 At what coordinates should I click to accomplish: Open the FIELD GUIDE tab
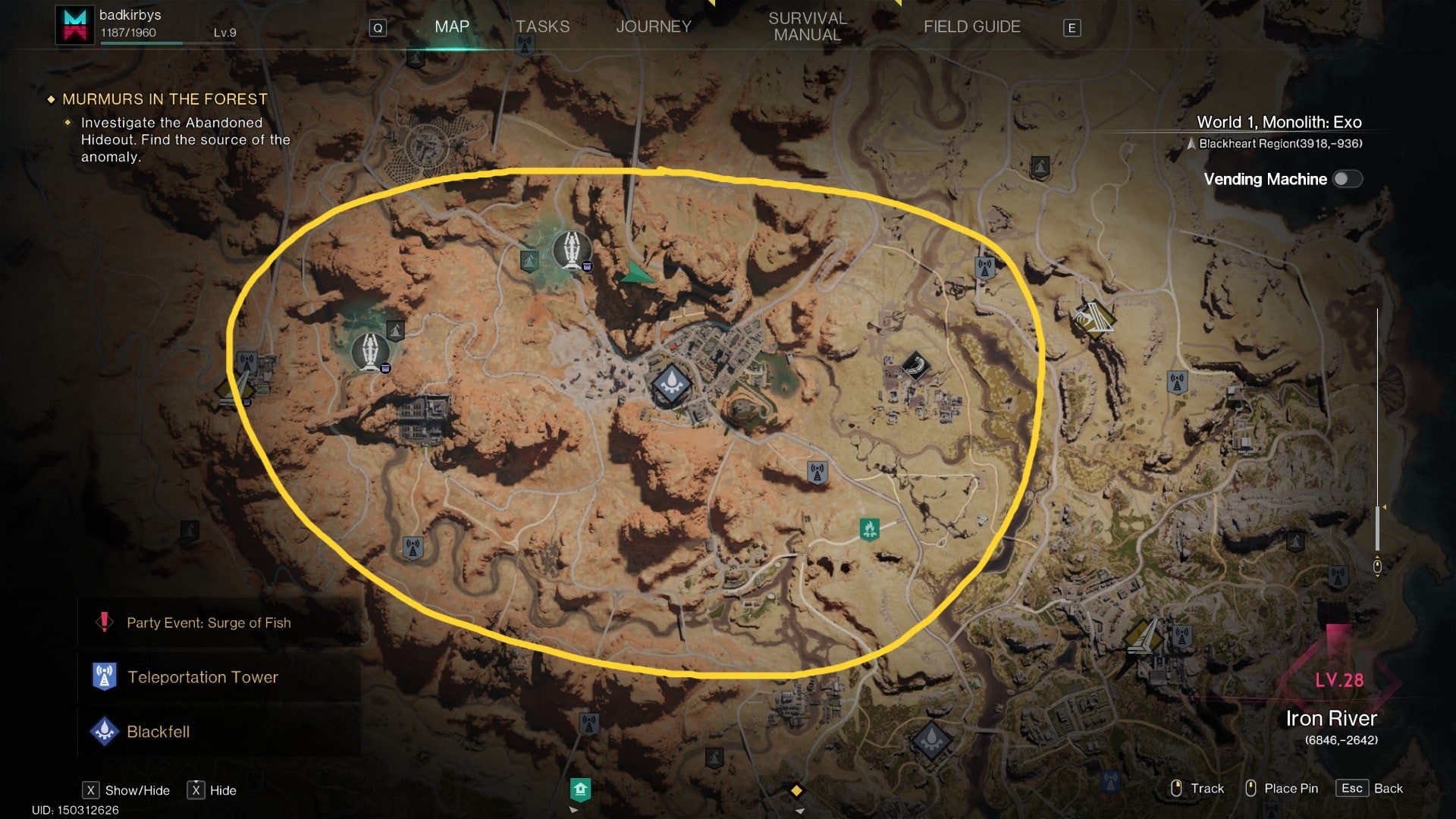[x=971, y=27]
